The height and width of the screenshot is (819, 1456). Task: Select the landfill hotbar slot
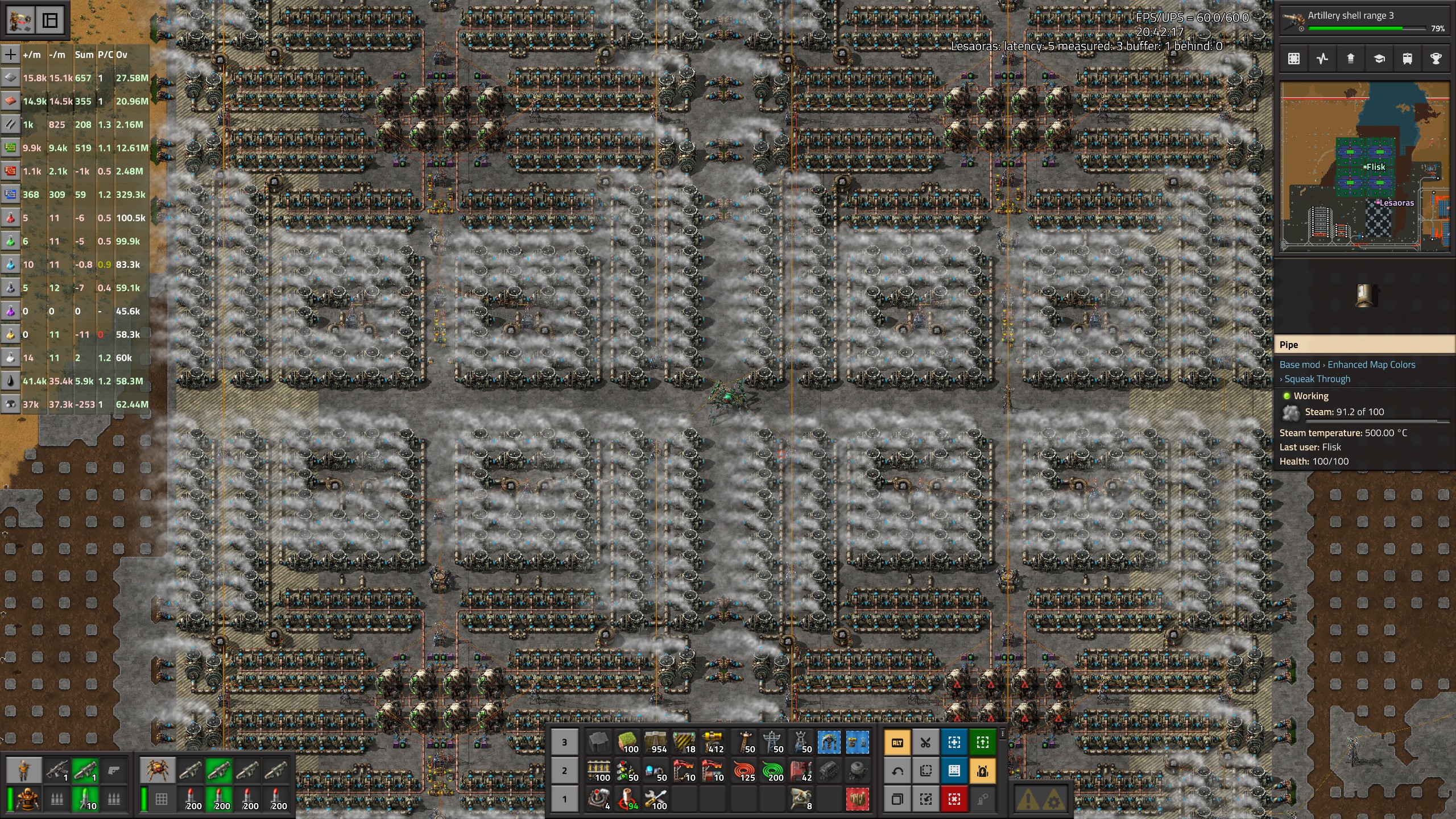(x=628, y=742)
